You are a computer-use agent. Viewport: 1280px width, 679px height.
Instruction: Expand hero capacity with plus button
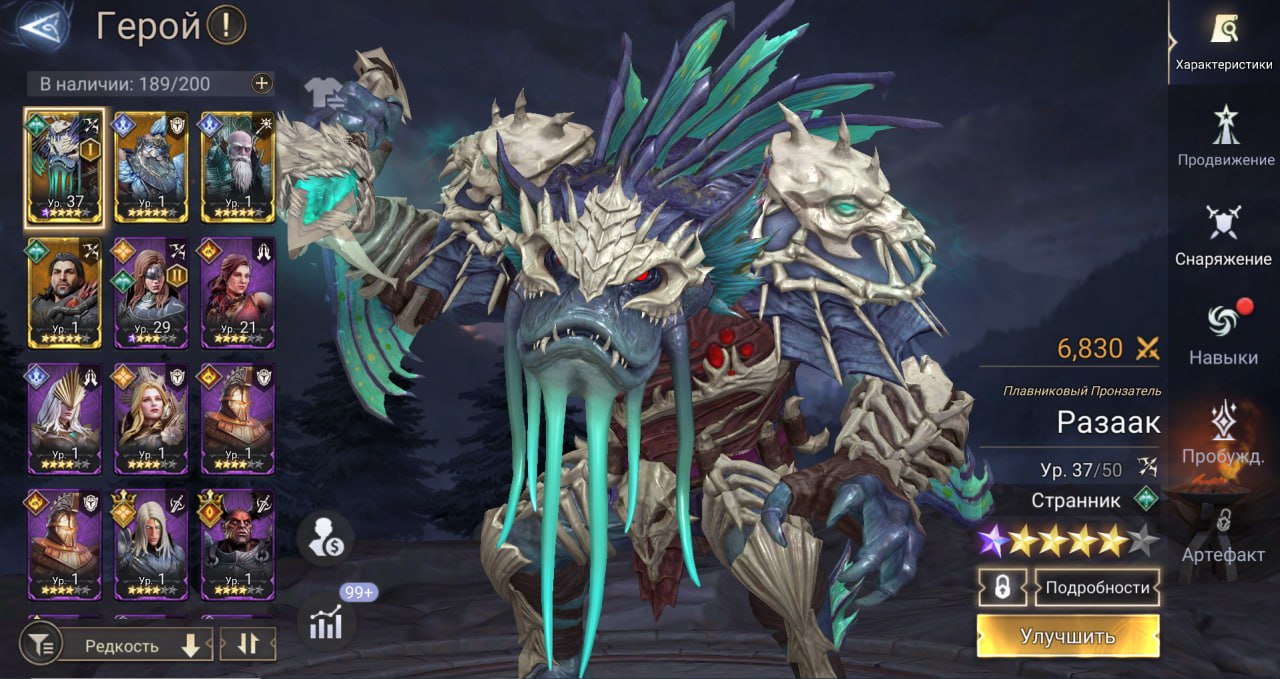[x=262, y=84]
